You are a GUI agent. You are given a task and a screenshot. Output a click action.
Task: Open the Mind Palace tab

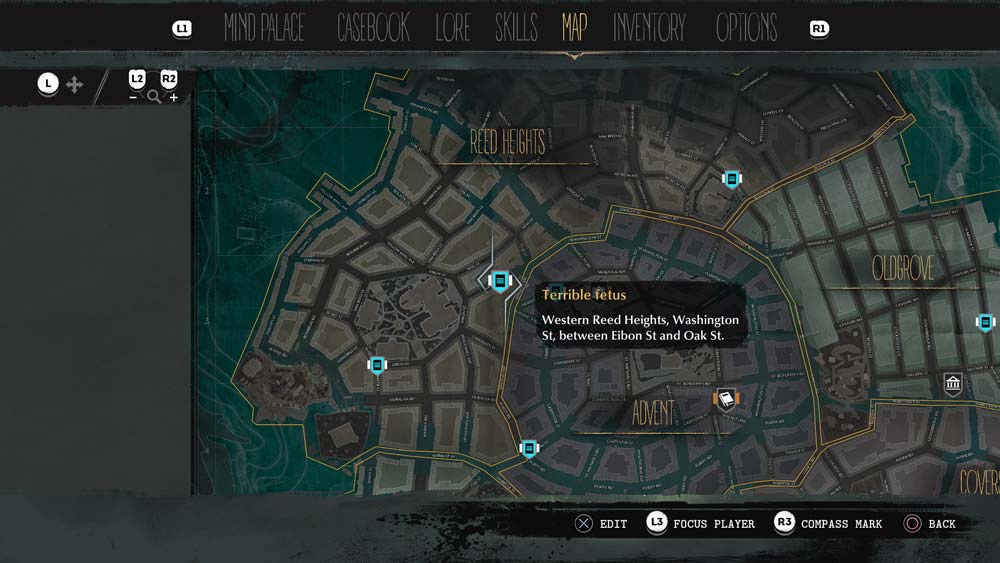pos(264,28)
